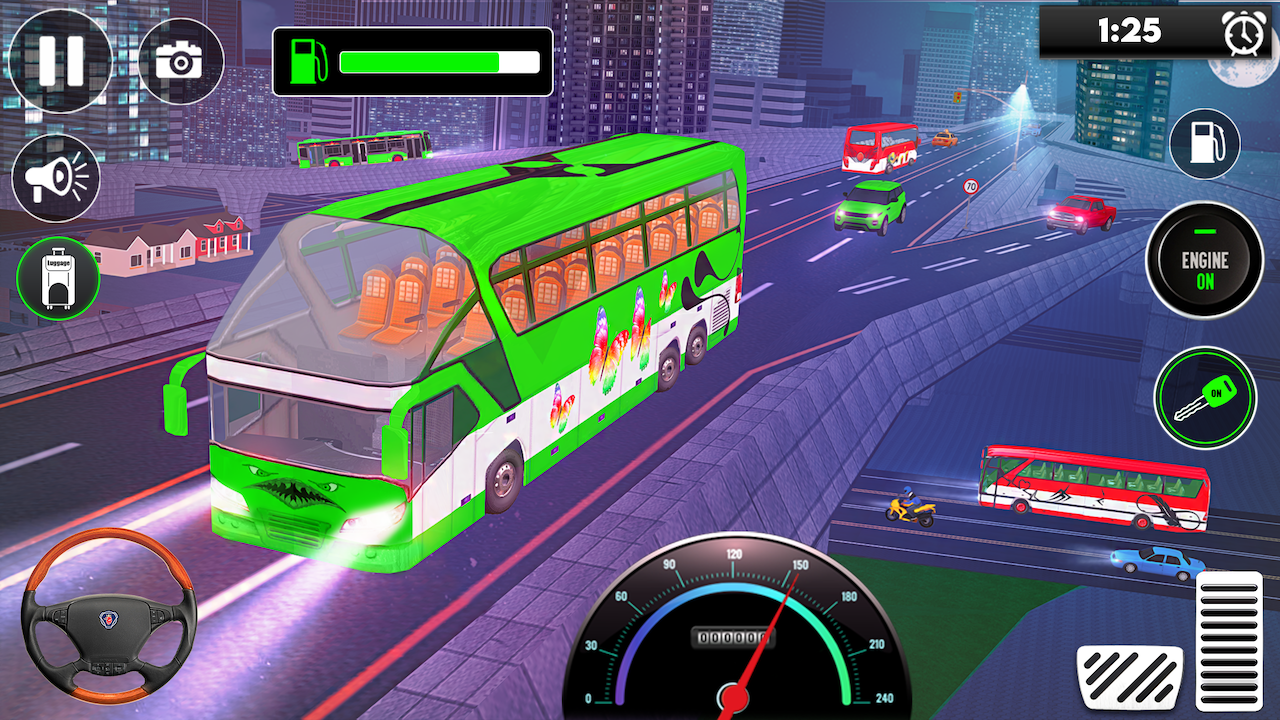Capture a screenshot with the camera icon
The height and width of the screenshot is (720, 1280).
point(180,60)
